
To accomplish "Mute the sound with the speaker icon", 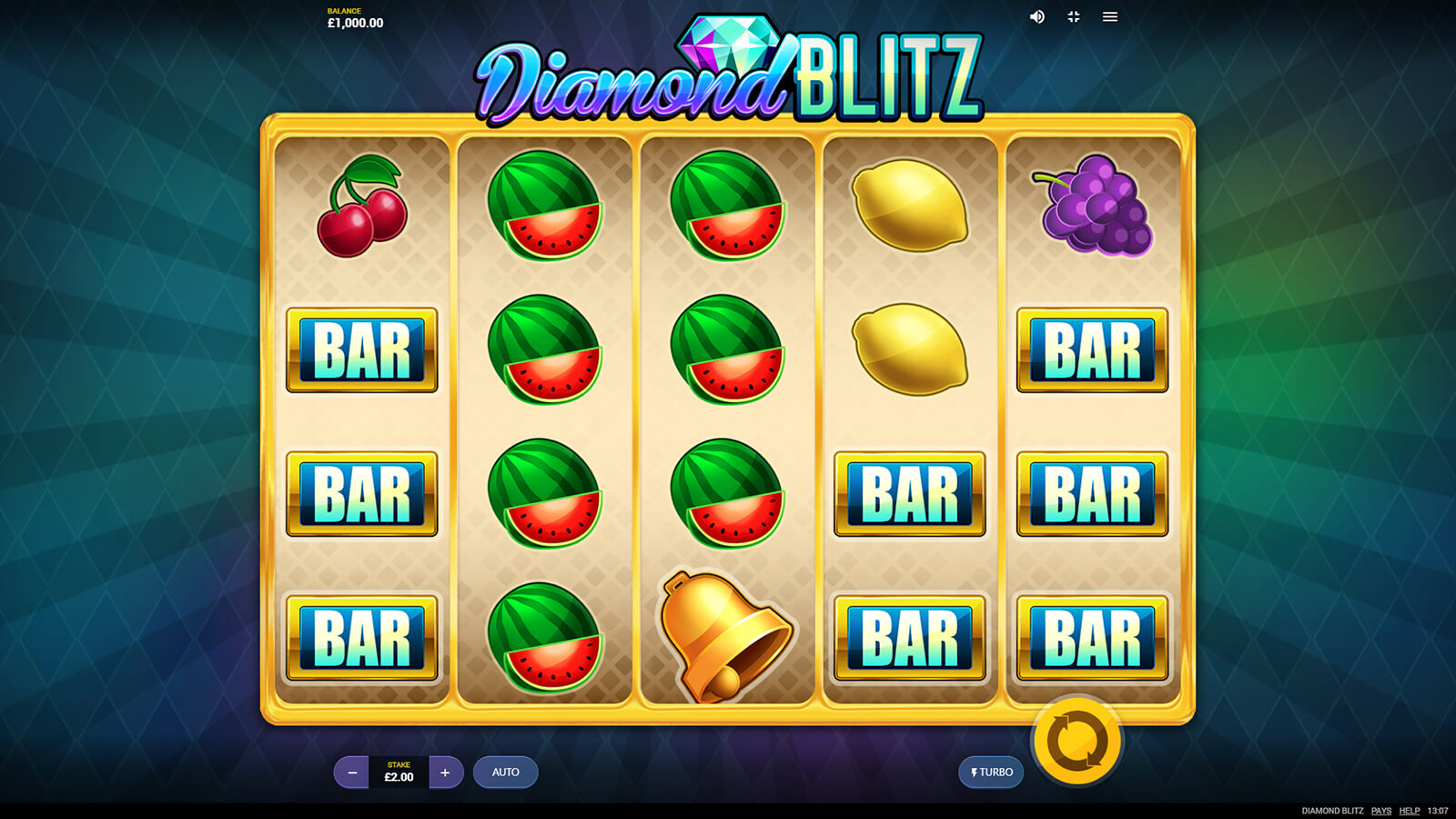I will (1036, 17).
